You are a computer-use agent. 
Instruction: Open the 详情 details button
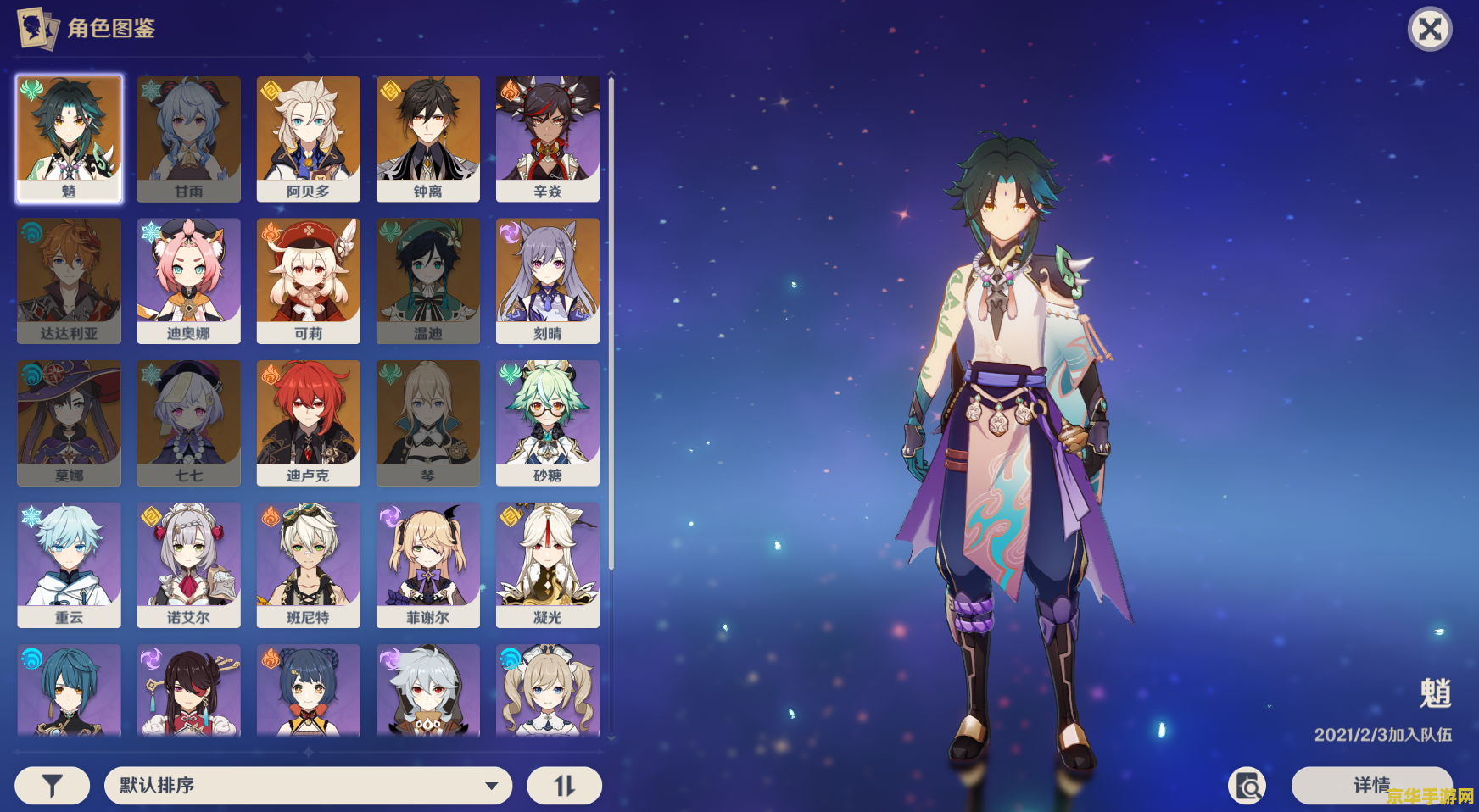[1371, 785]
